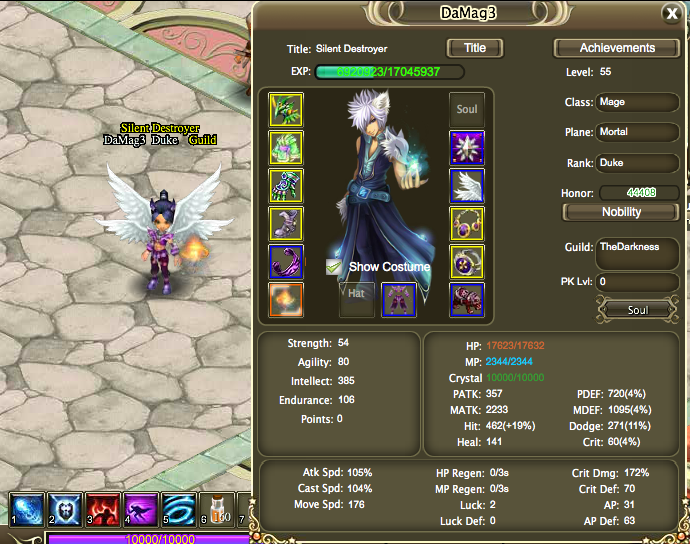Screen dimensions: 690x544
Task: Select the green feathered helmet slot
Action: tap(286, 109)
